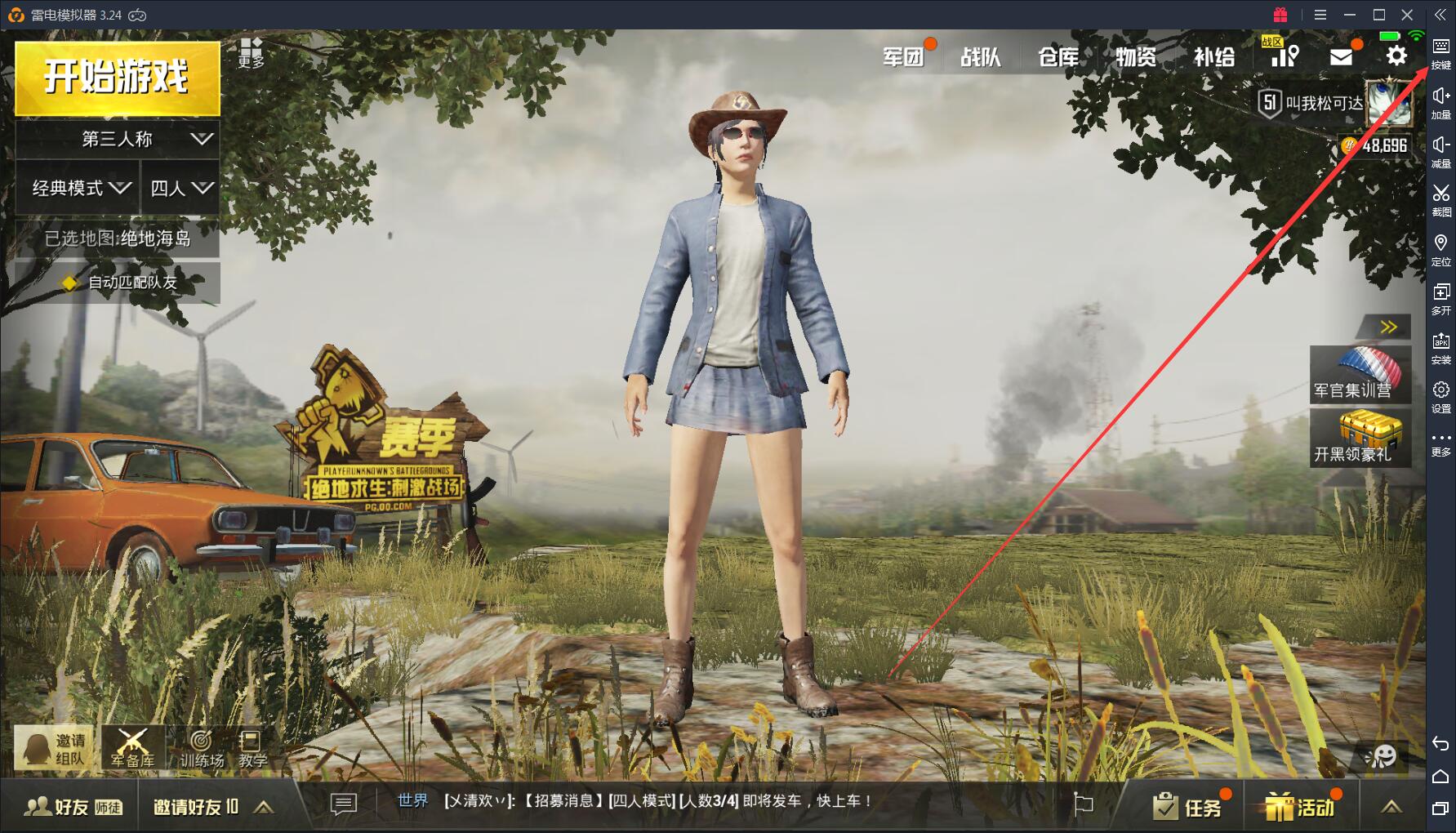1456x833 pixels.
Task: Open the gear settings icon
Action: (x=1396, y=56)
